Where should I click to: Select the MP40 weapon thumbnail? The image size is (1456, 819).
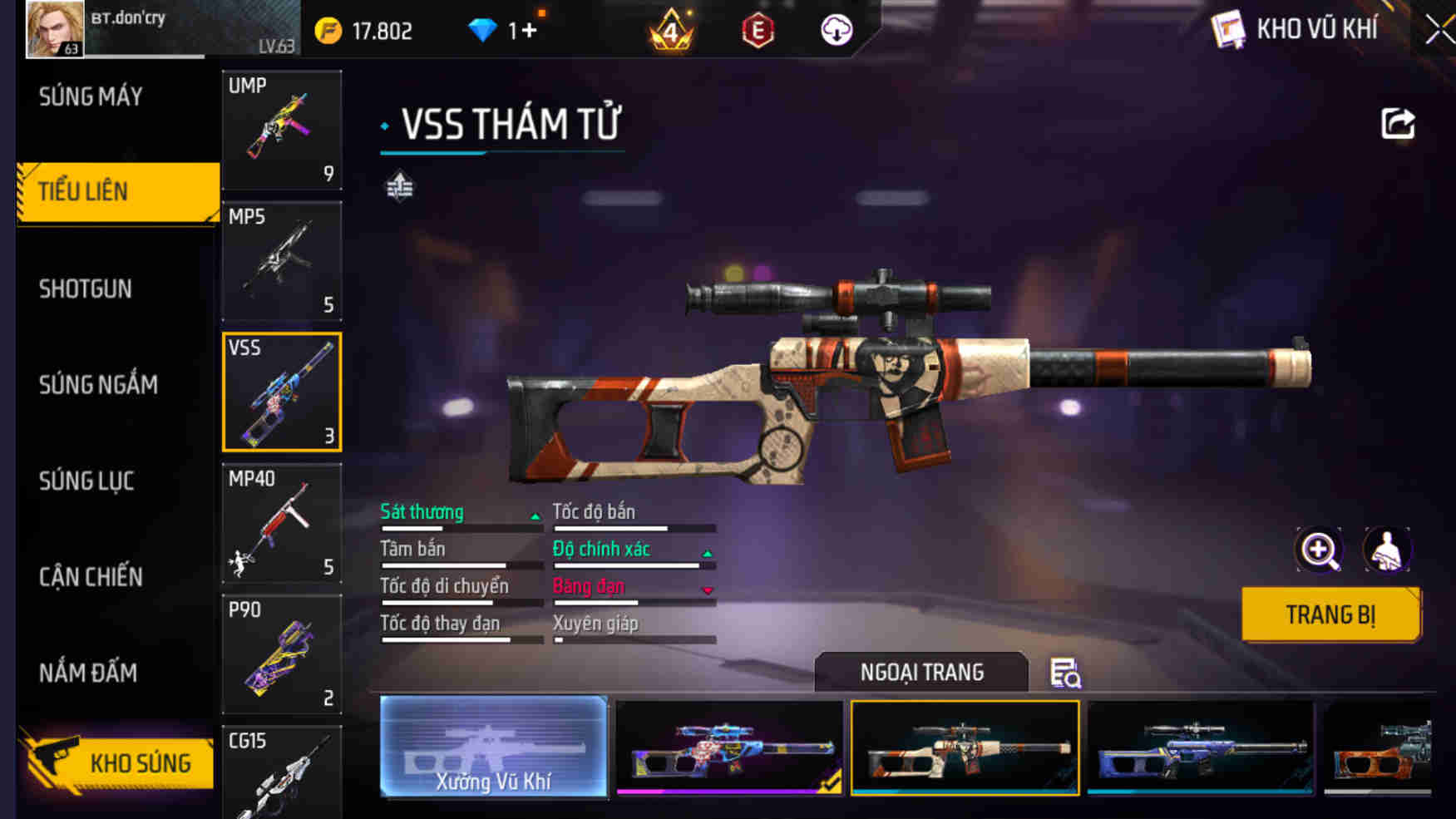[x=281, y=524]
